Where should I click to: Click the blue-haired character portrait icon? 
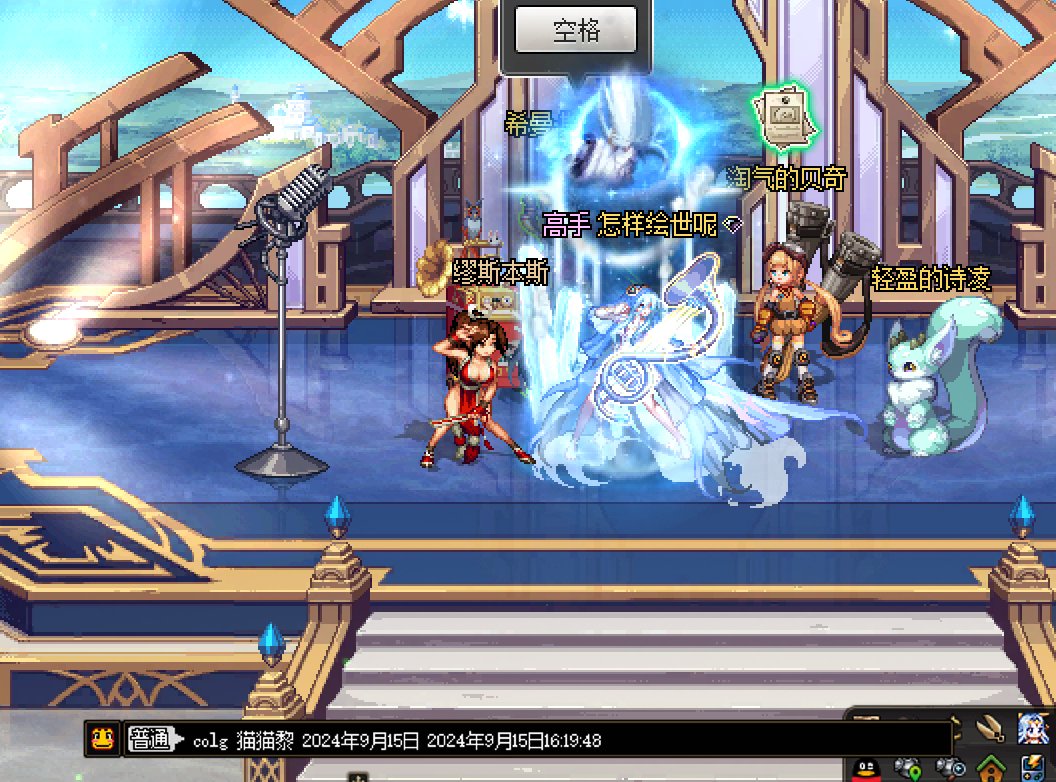(1034, 730)
